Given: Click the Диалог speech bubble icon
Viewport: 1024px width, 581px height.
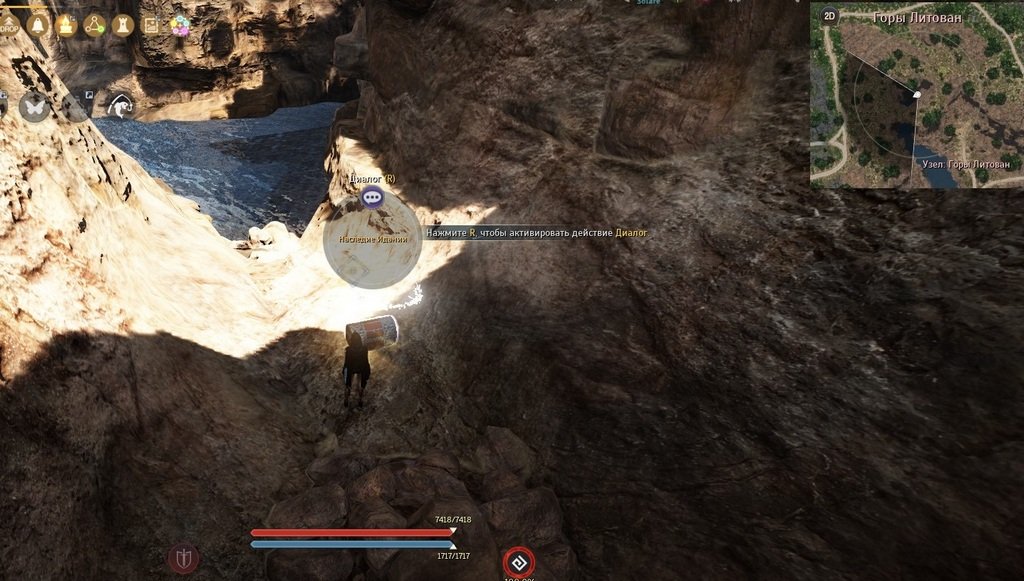Looking at the screenshot, I should [x=373, y=197].
